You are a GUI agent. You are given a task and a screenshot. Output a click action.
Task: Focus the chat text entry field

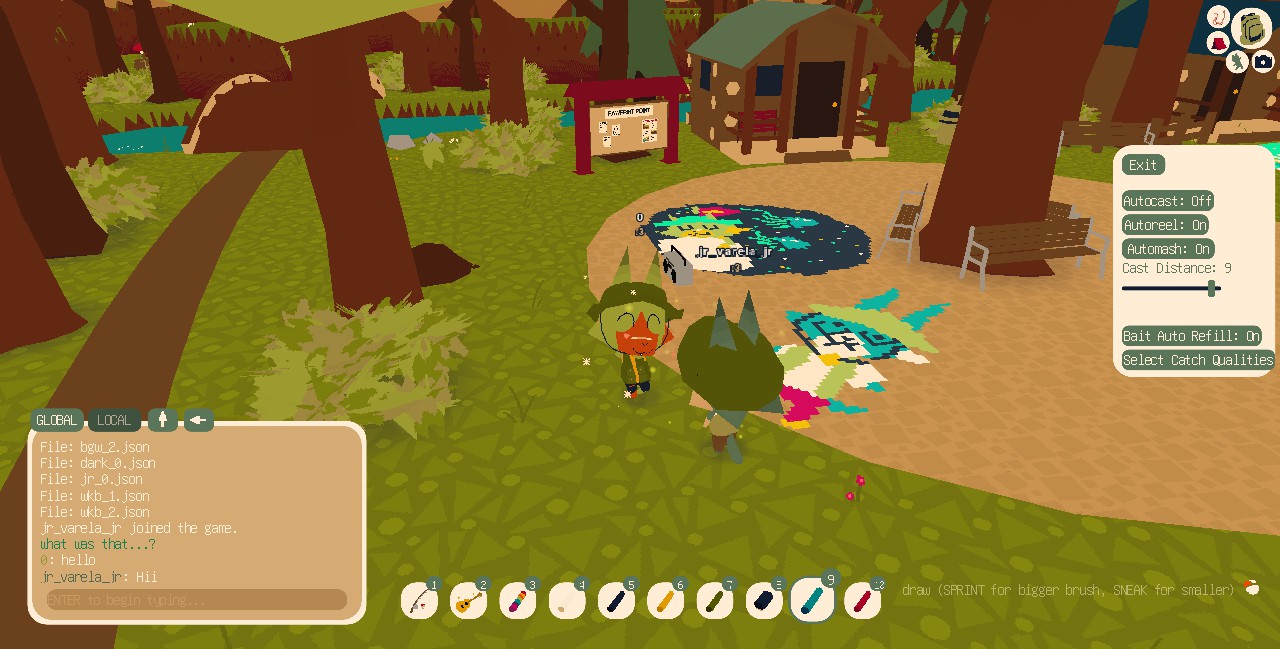195,600
